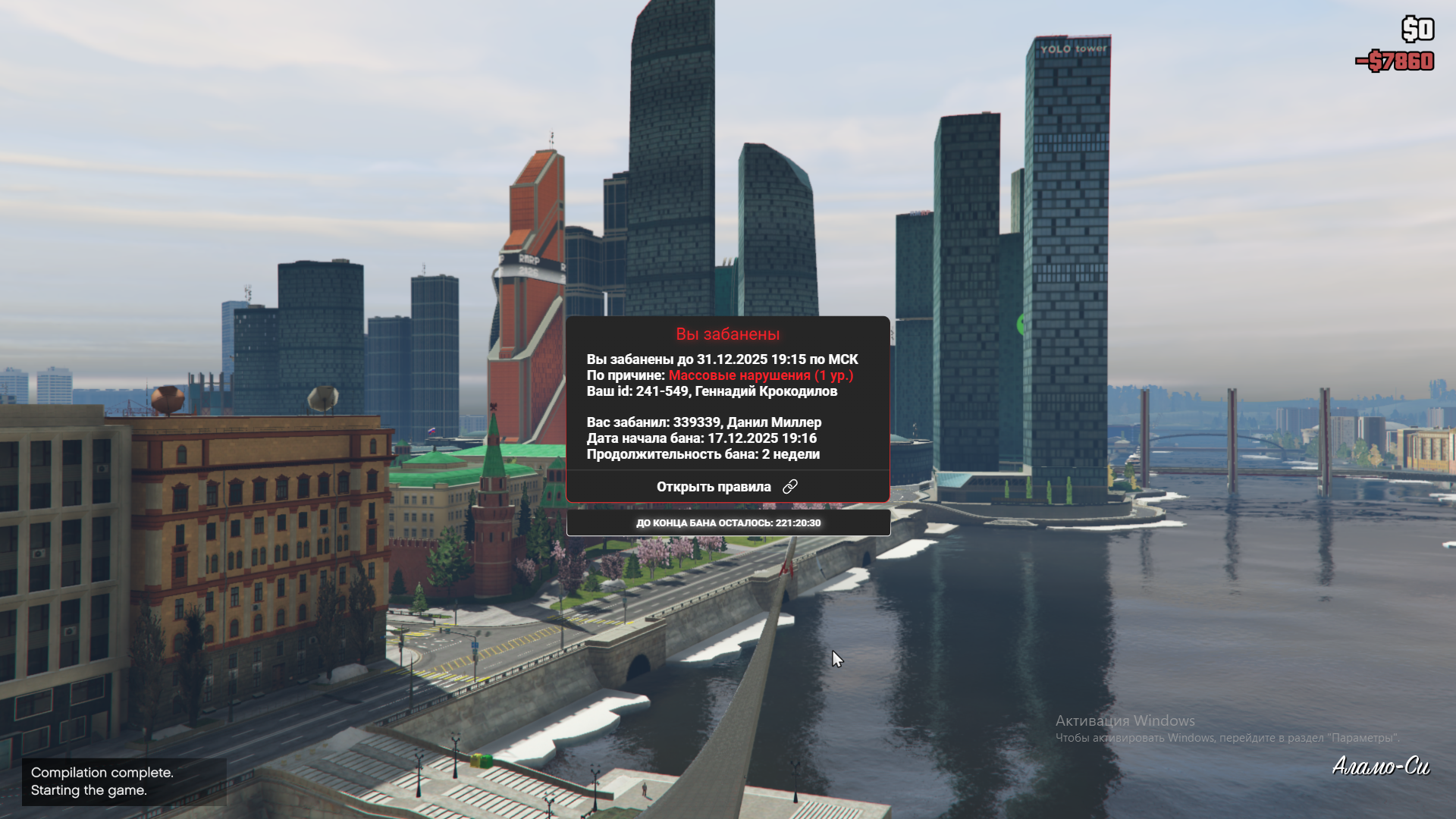Open the rules via "Открыть правила"

coord(726,487)
